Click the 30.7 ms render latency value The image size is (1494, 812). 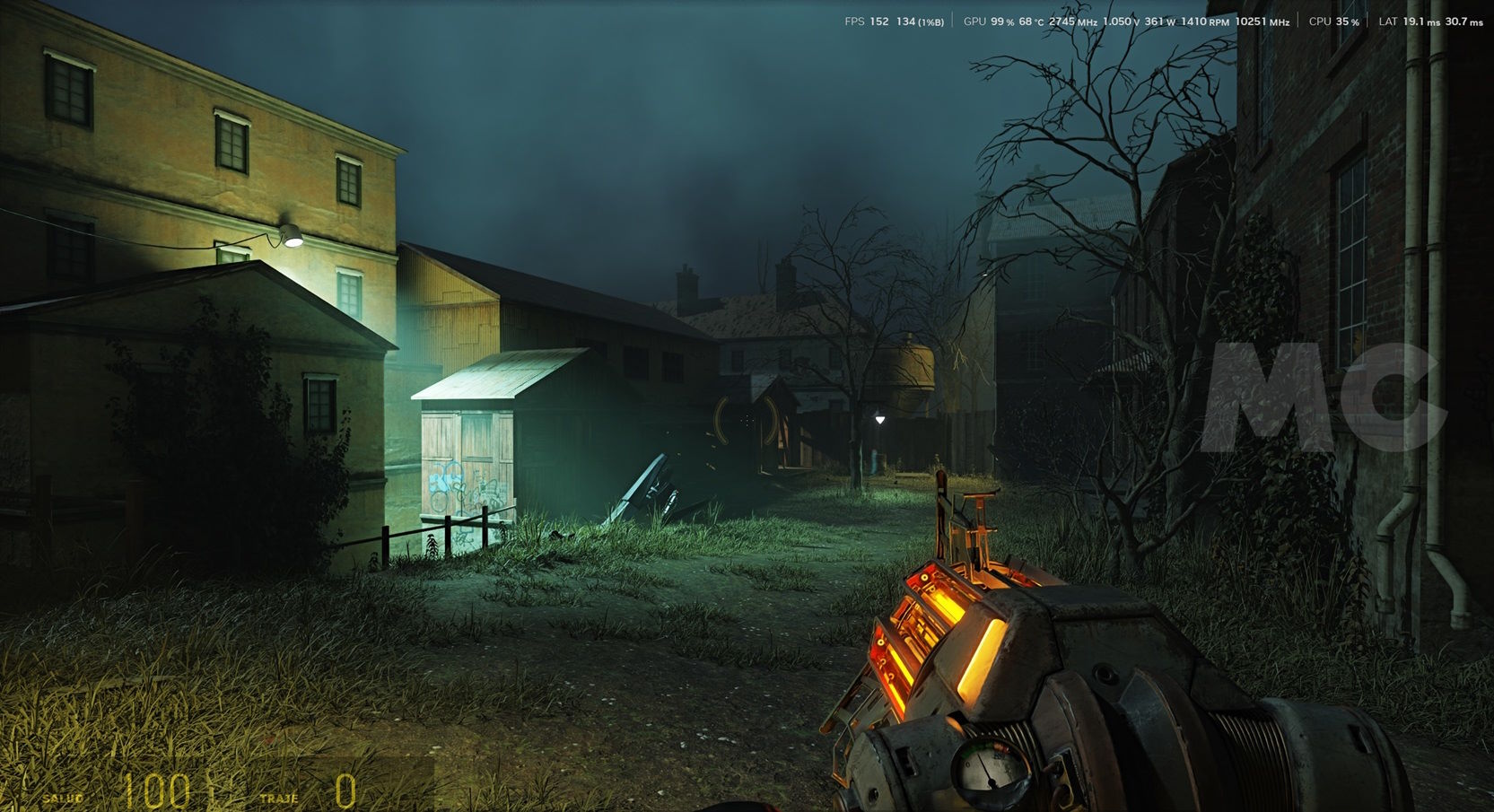[1464, 21]
